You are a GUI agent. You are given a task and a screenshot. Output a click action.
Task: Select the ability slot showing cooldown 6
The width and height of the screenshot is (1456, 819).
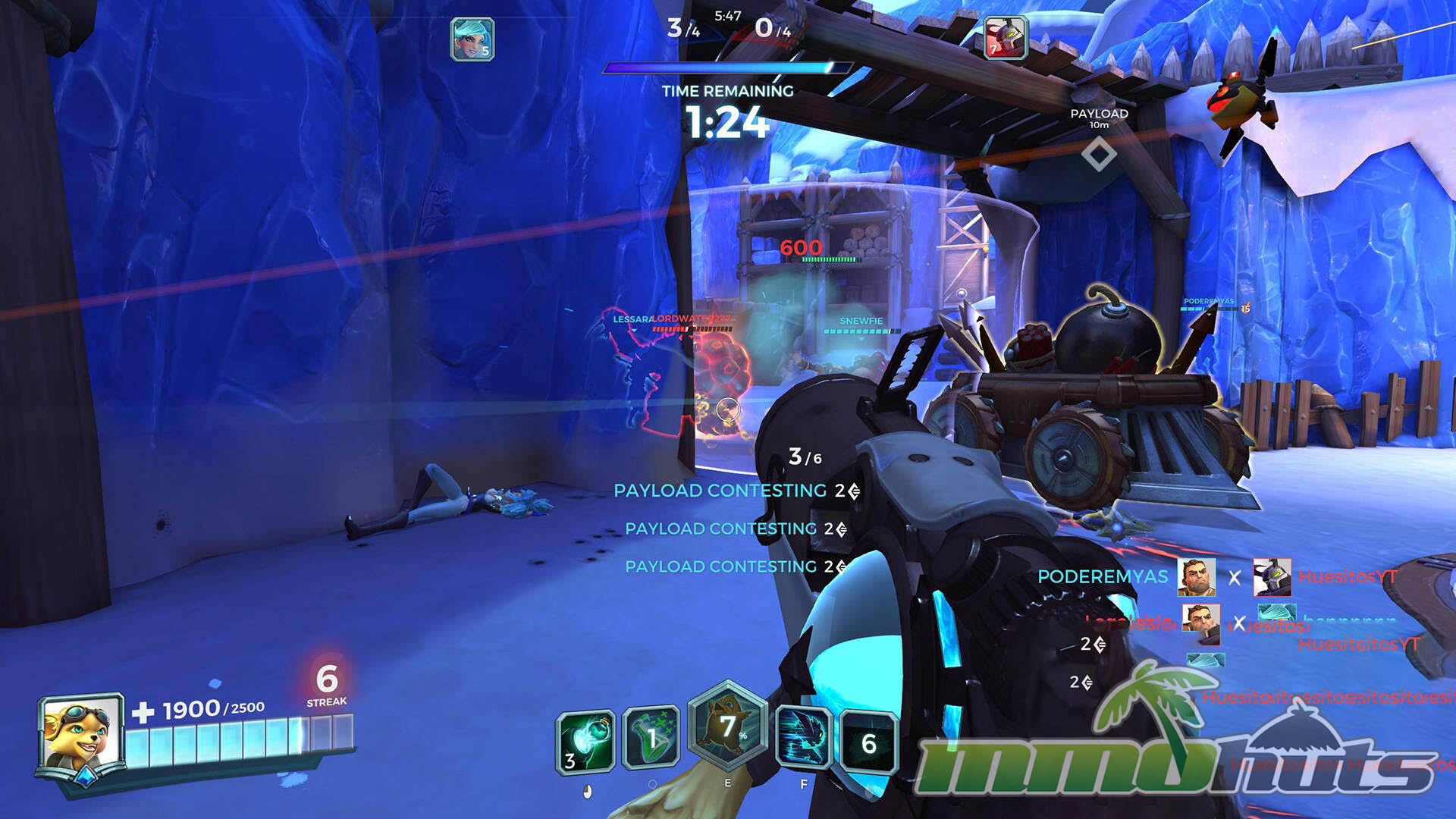[868, 742]
